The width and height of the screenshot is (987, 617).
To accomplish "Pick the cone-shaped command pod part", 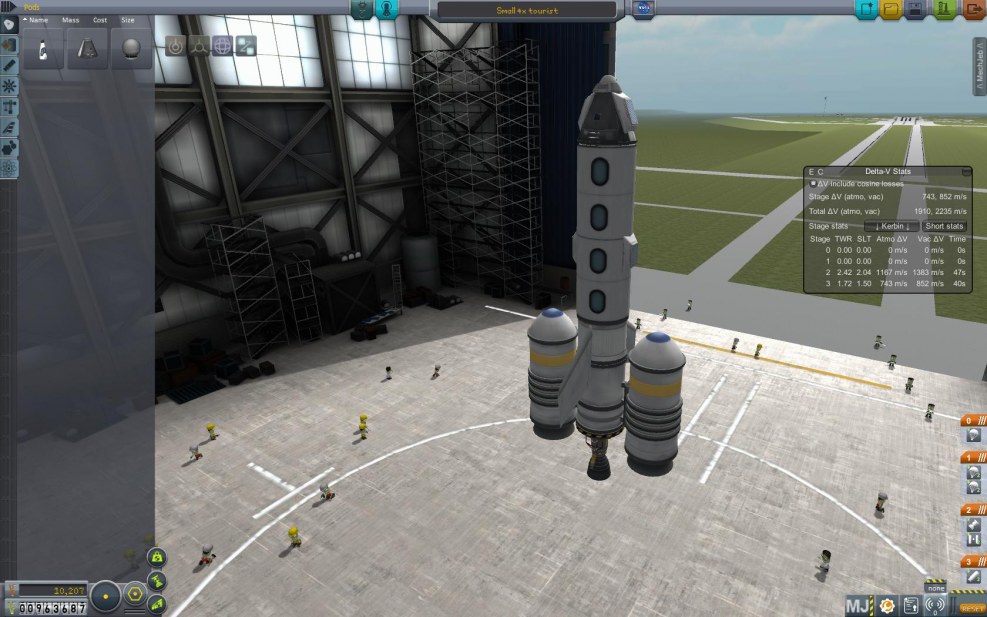I will click(x=87, y=49).
